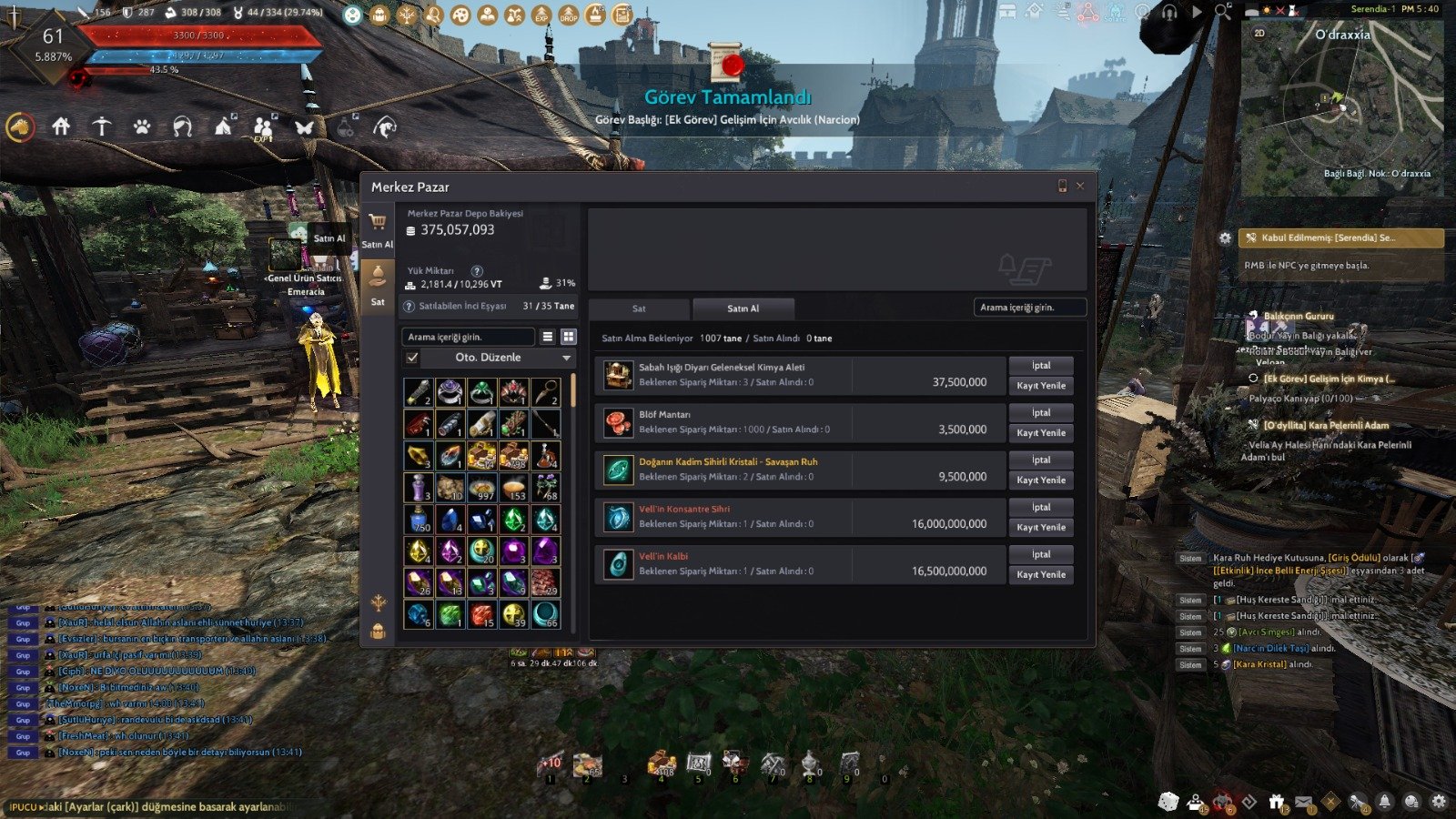Cancel the Vell'in Konsantre Sihri order
The width and height of the screenshot is (1456, 819).
click(1040, 508)
